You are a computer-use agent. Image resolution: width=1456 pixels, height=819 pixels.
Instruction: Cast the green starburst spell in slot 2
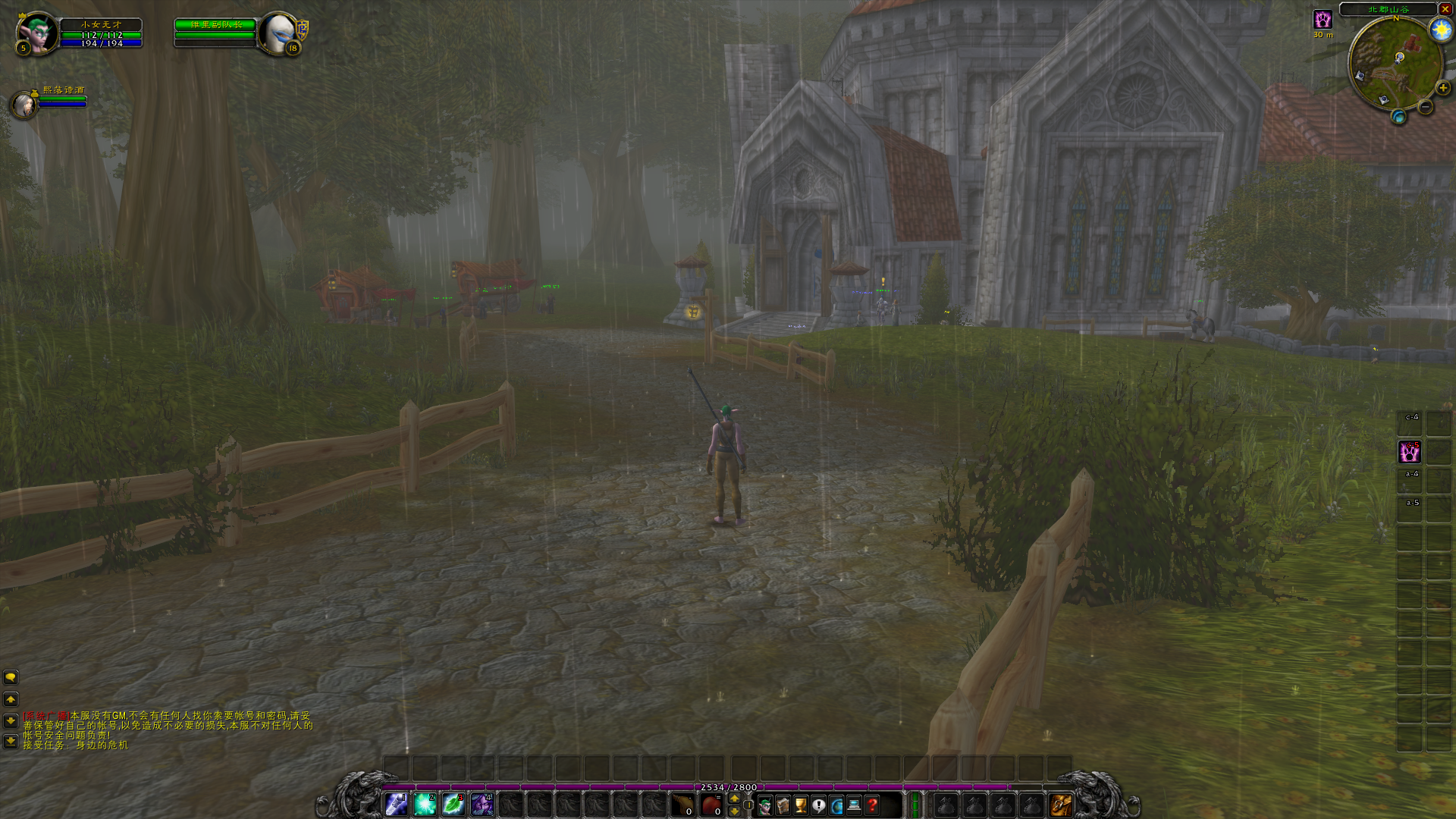[x=425, y=805]
